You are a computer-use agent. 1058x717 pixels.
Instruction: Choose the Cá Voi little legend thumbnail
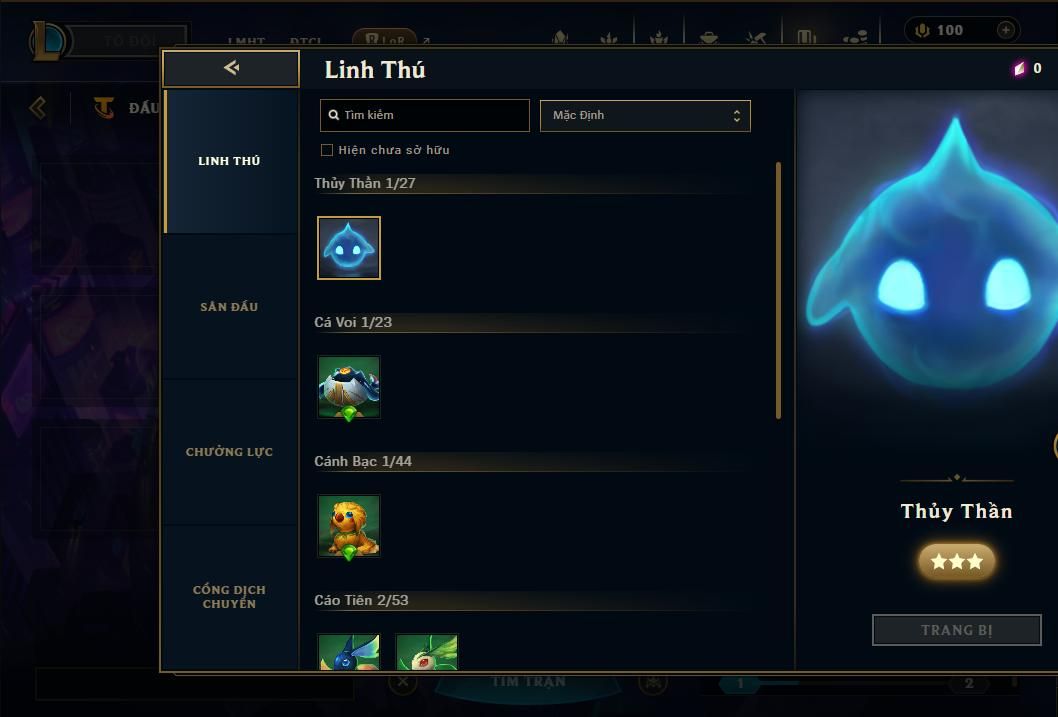coord(349,387)
